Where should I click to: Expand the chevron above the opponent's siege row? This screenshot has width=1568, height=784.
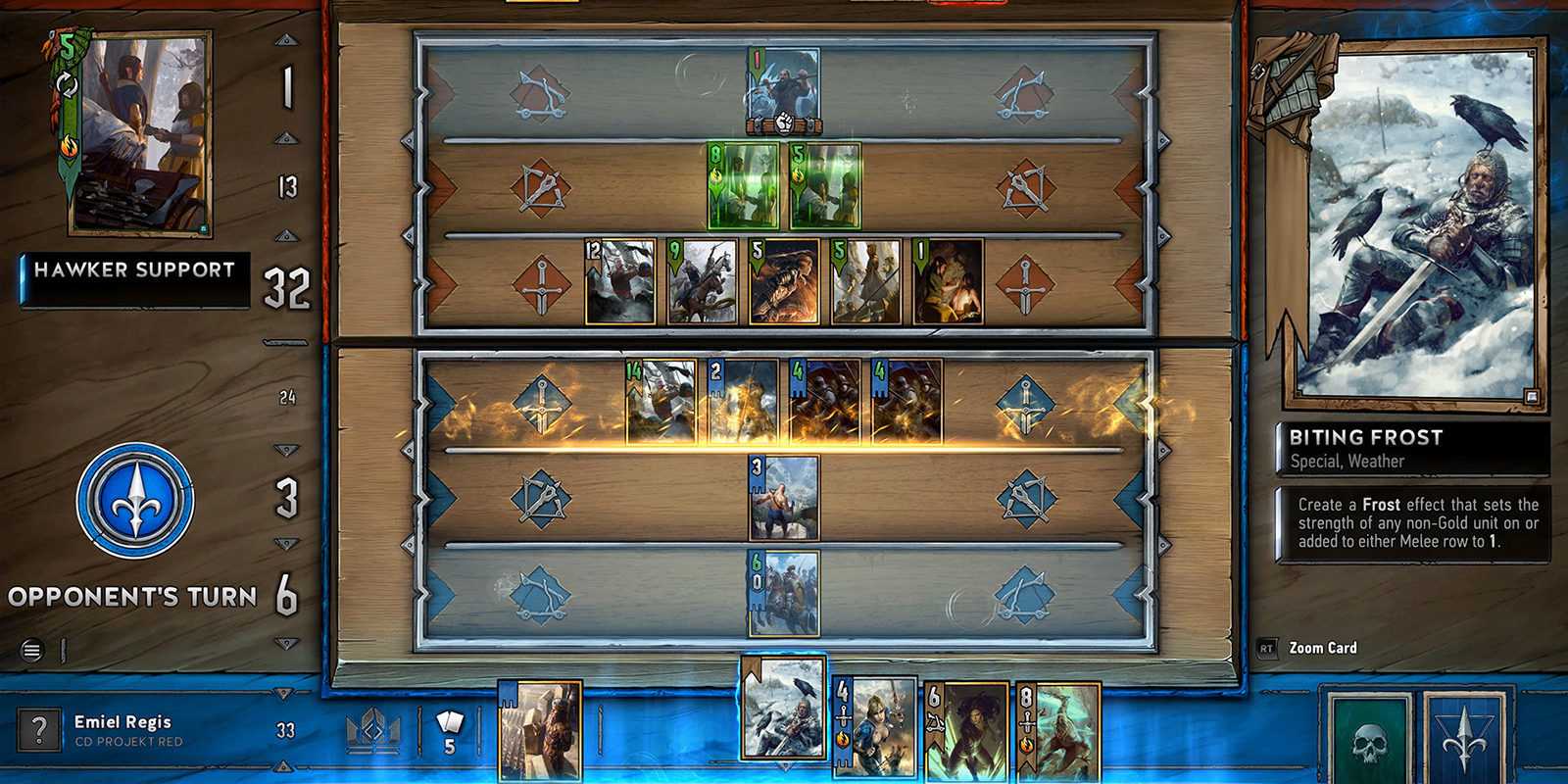pos(285,39)
